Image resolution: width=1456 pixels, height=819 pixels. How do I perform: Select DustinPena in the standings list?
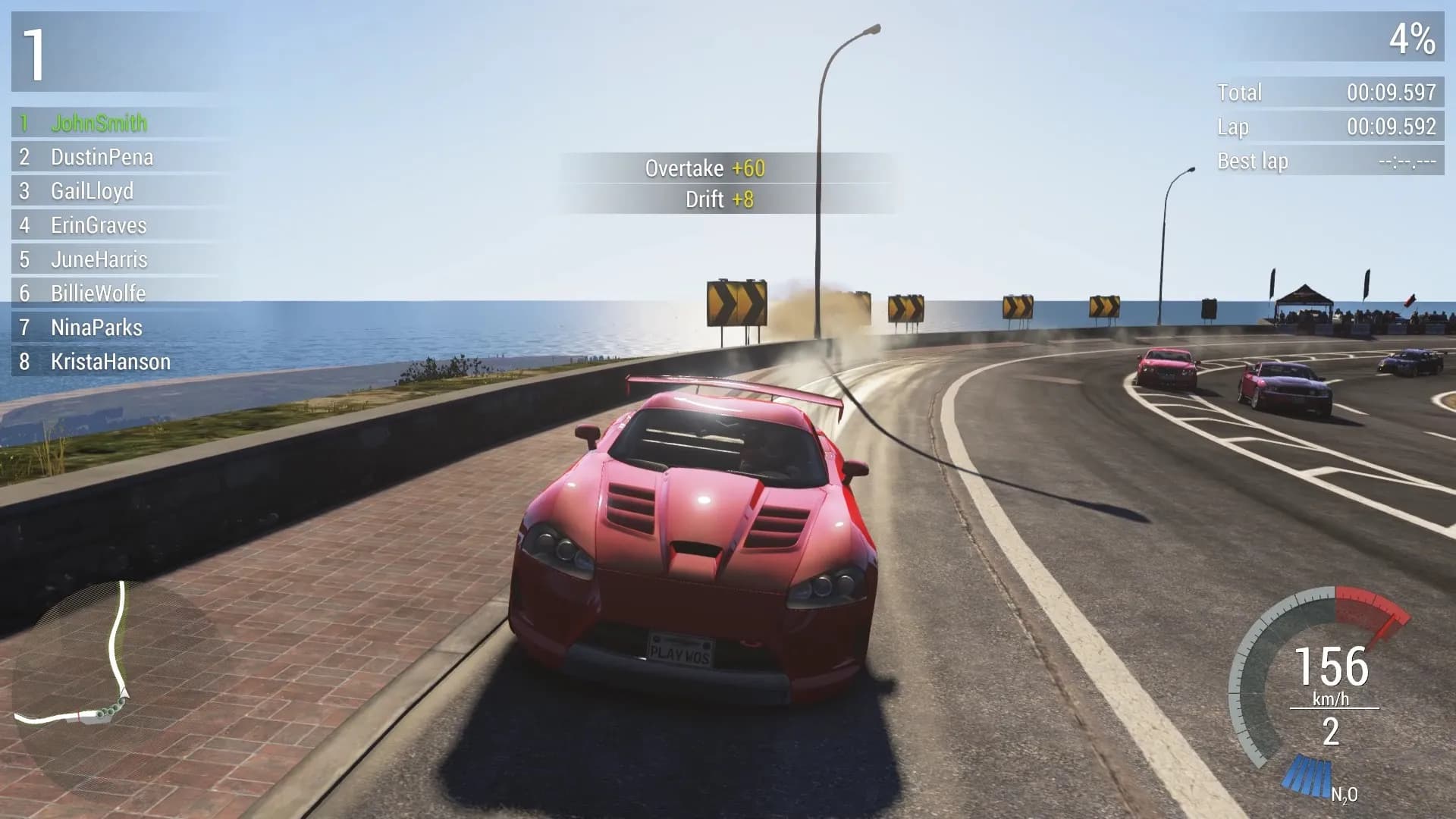[x=102, y=157]
